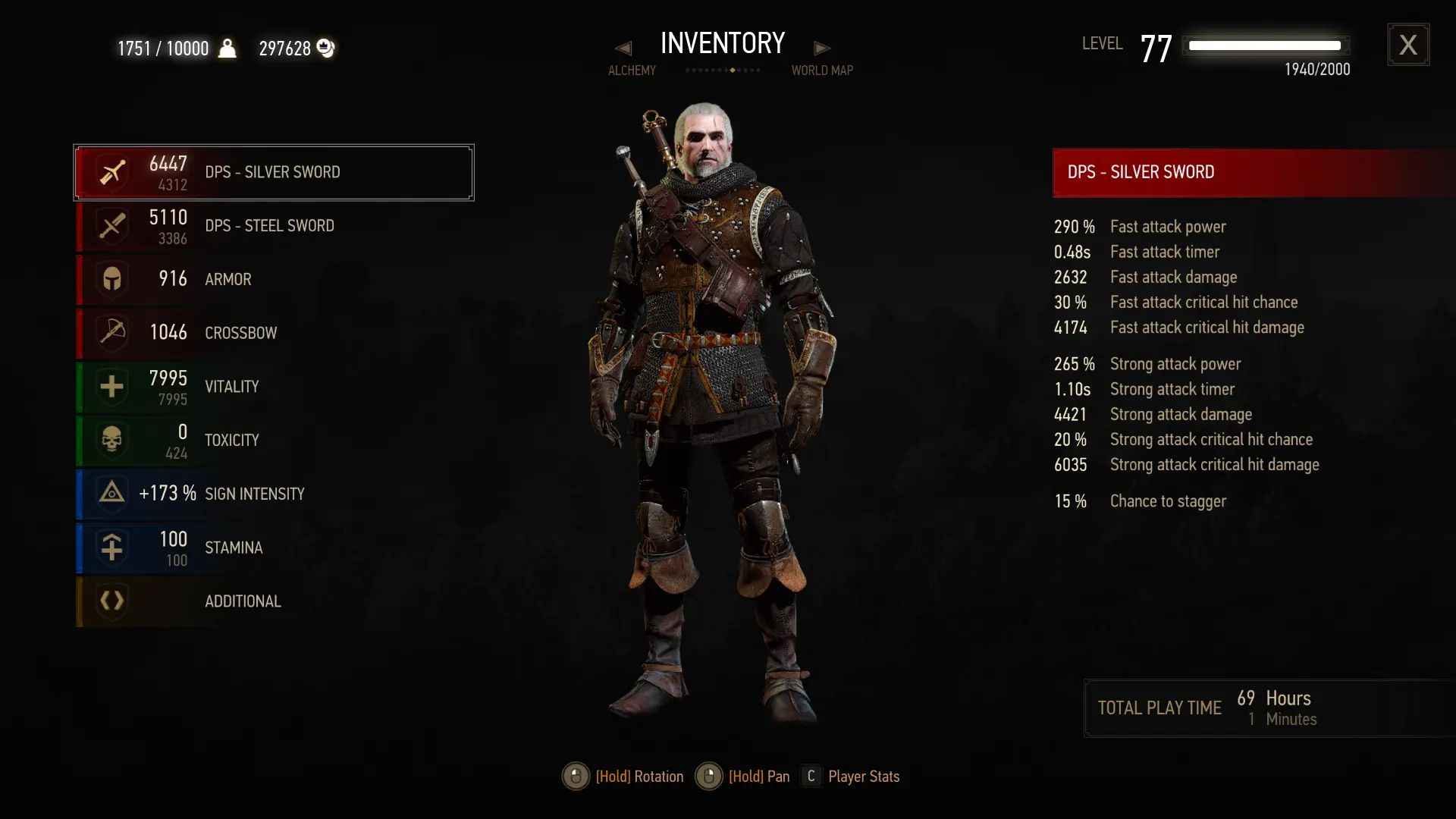Switch to the Alchemy panel via left arrow
The width and height of the screenshot is (1456, 819).
tap(623, 49)
